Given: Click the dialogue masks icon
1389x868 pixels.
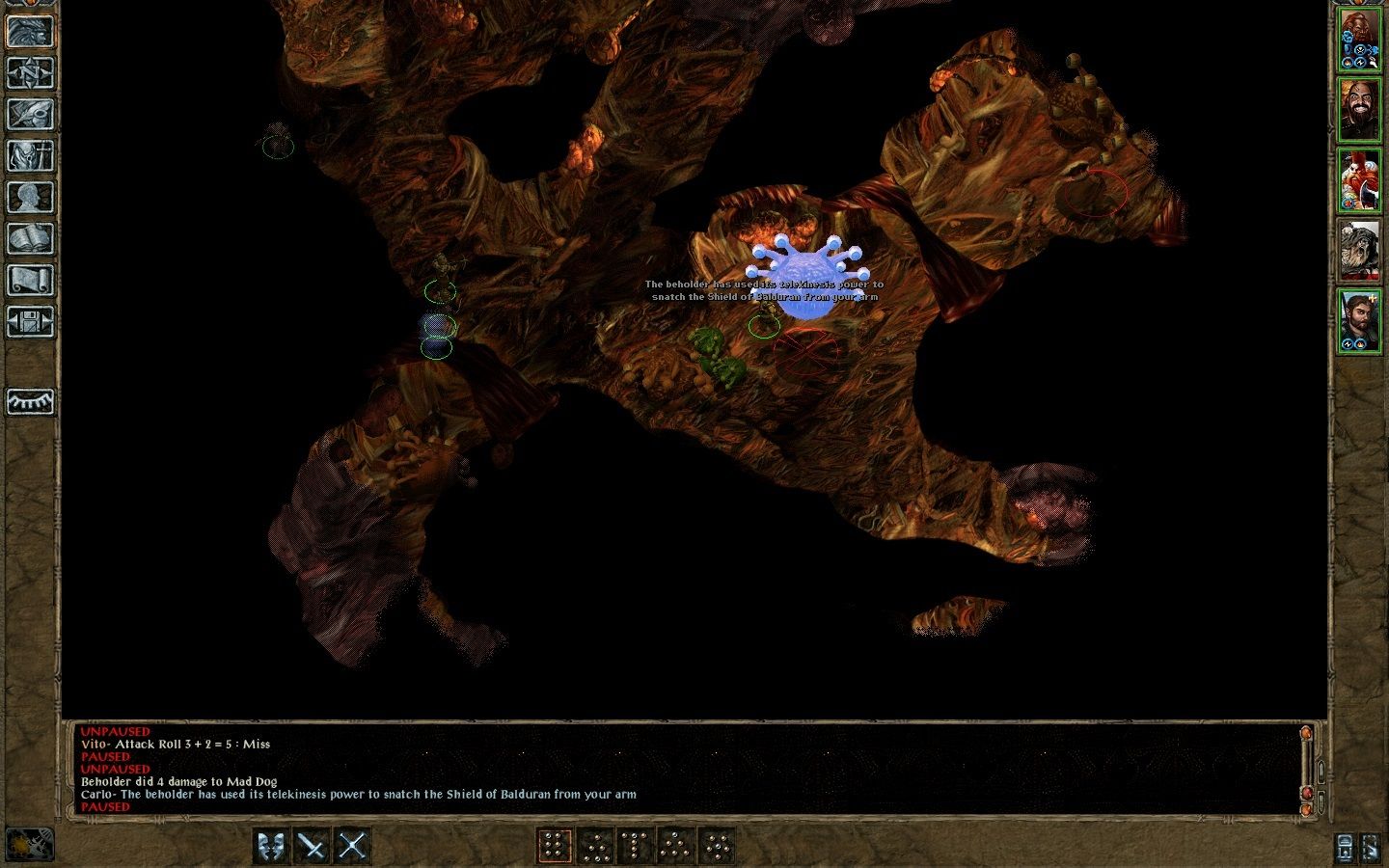Looking at the screenshot, I should tap(267, 844).
